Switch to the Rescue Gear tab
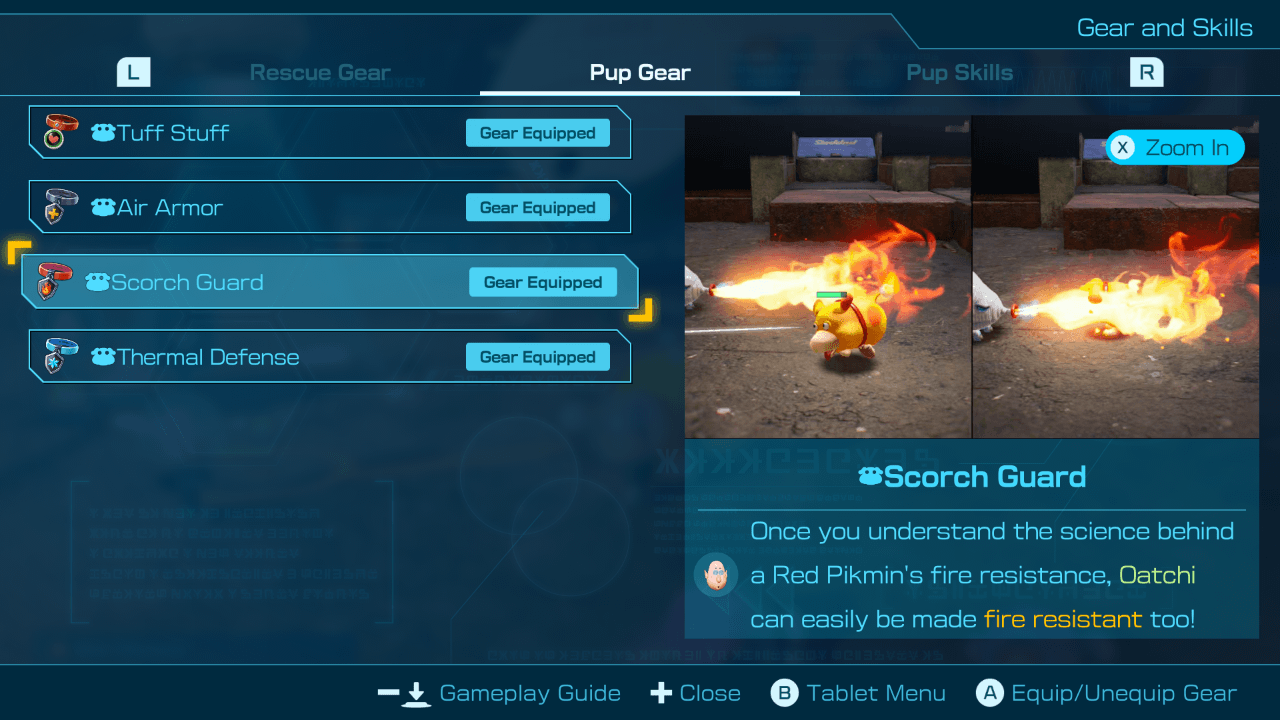 click(320, 71)
